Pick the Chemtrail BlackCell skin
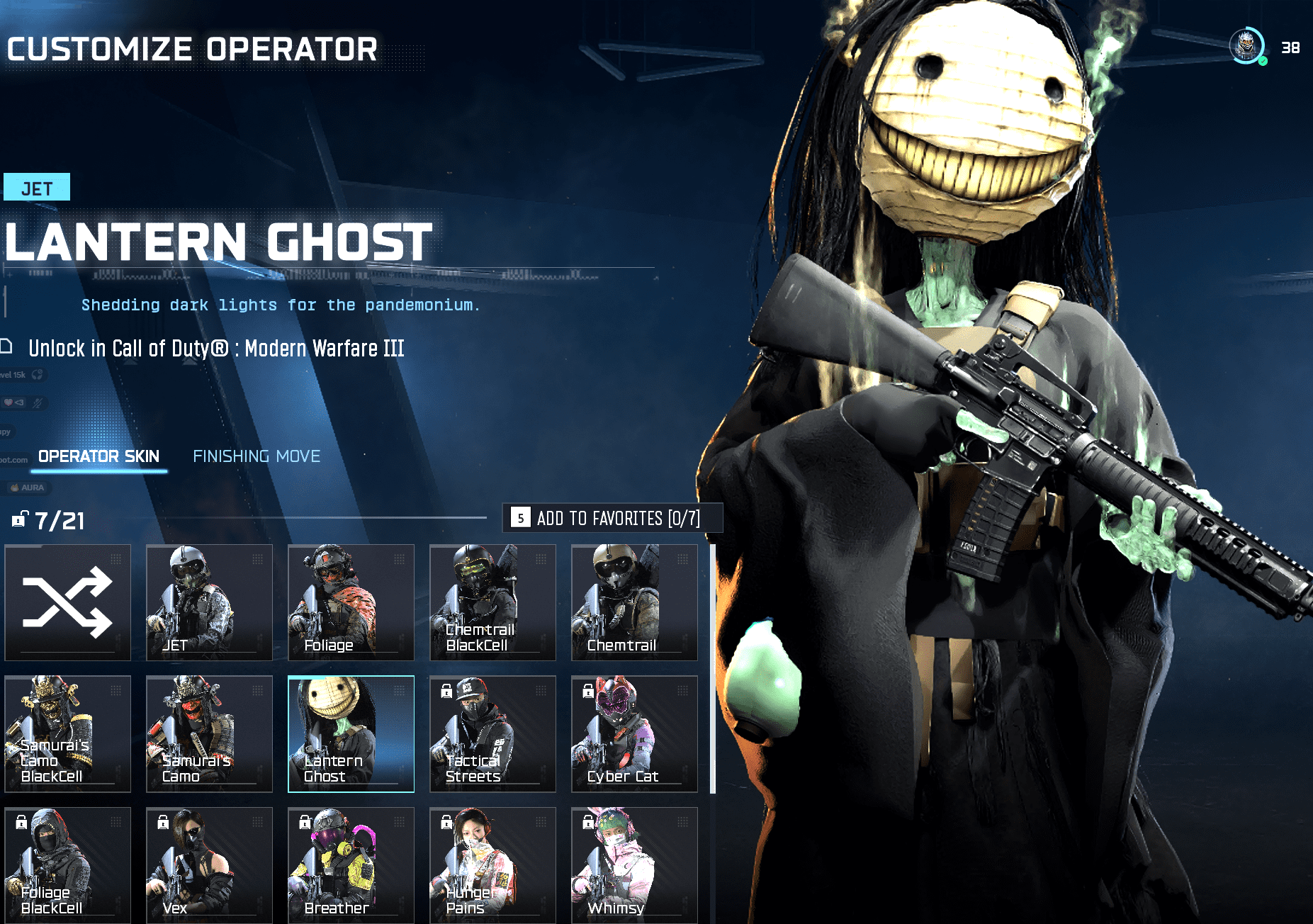This screenshot has width=1313, height=924. point(492,602)
